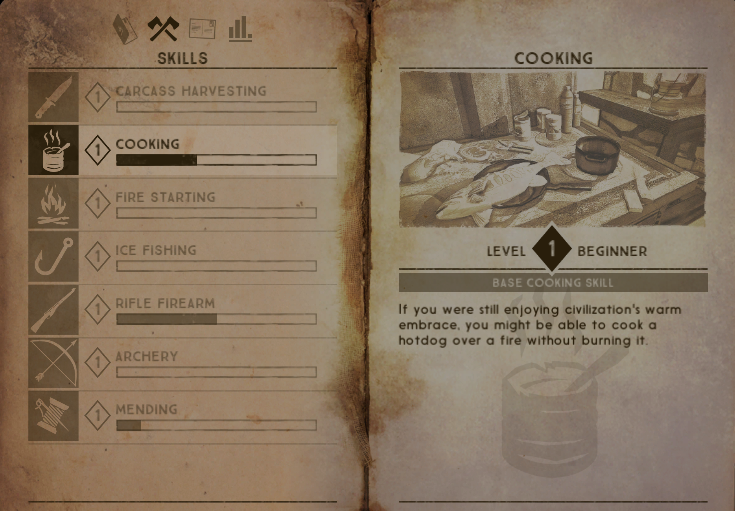Pick the Mending skill row
Viewport: 735px width, 511px height.
pyautogui.click(x=183, y=415)
